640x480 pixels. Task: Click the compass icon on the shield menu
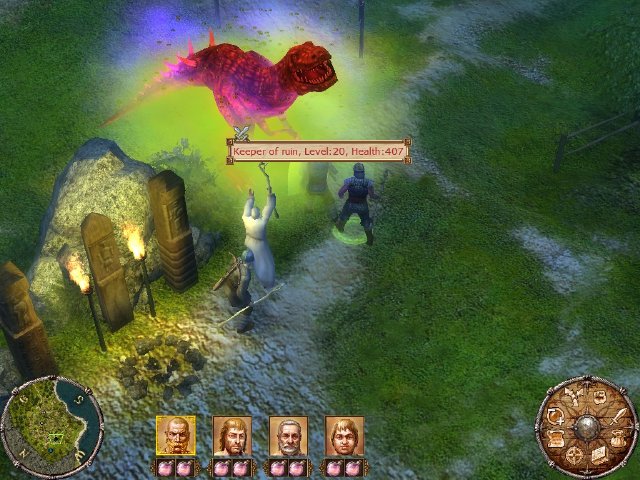(574, 455)
